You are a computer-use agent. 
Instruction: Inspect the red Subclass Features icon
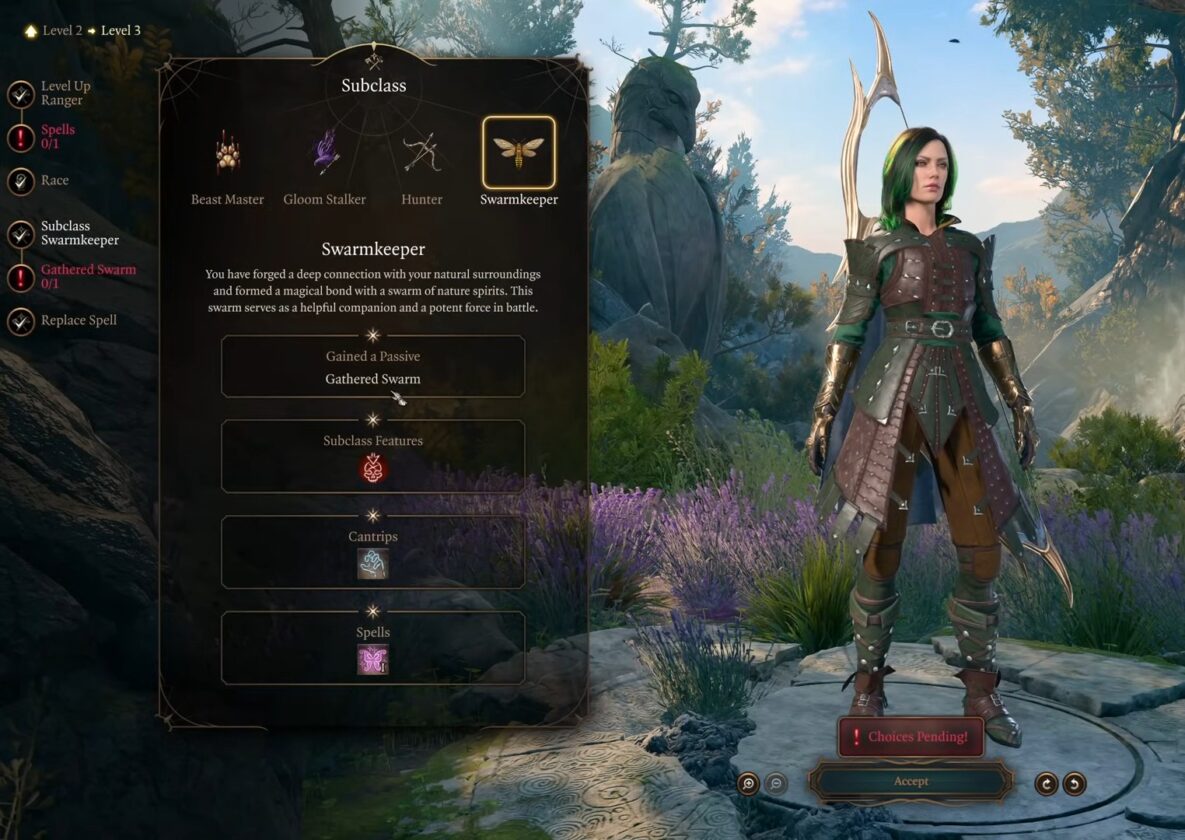pos(373,468)
